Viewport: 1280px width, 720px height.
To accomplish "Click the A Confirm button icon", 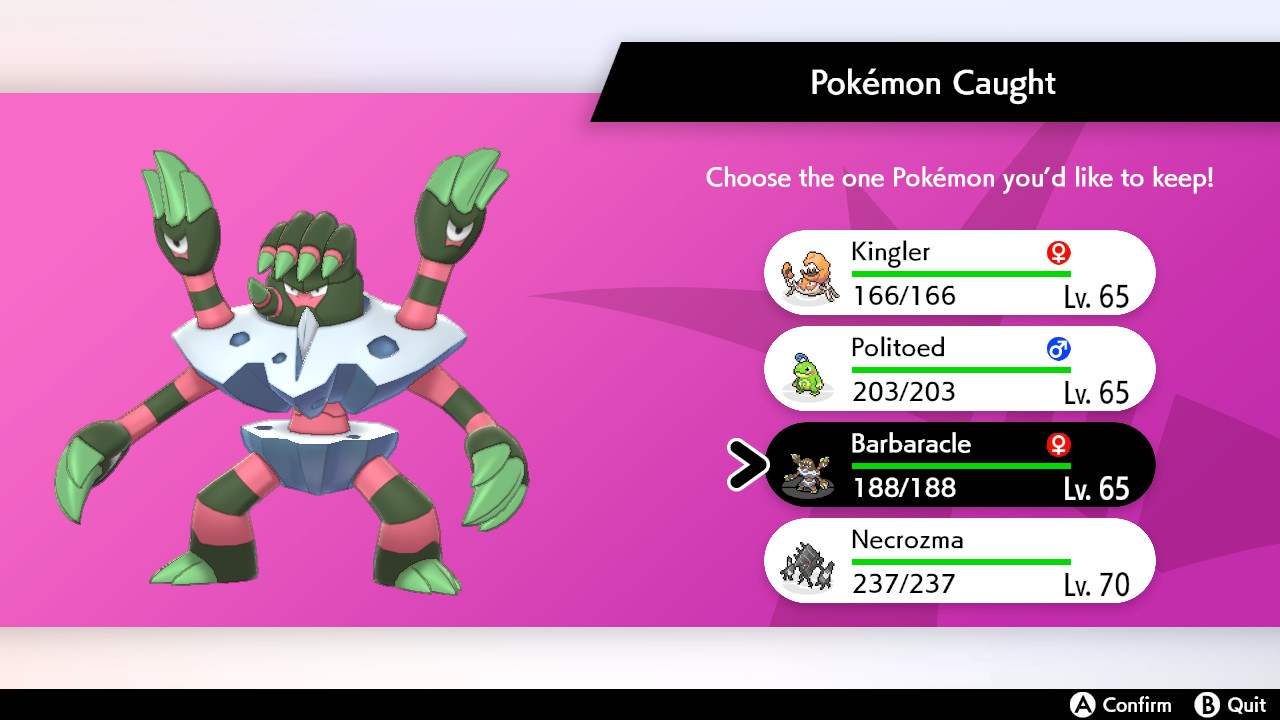I will pos(1084,705).
